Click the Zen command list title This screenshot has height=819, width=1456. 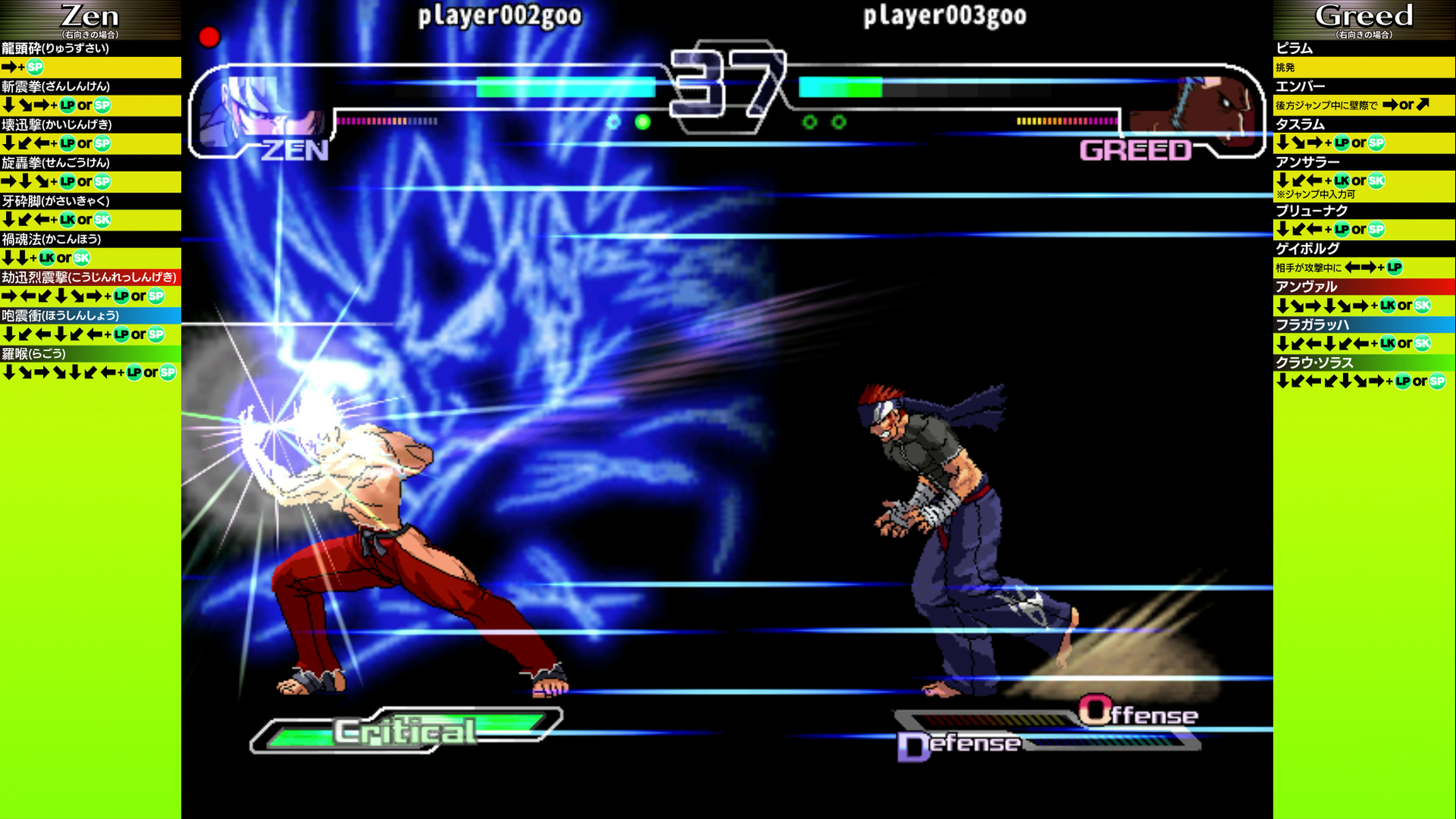(x=90, y=17)
